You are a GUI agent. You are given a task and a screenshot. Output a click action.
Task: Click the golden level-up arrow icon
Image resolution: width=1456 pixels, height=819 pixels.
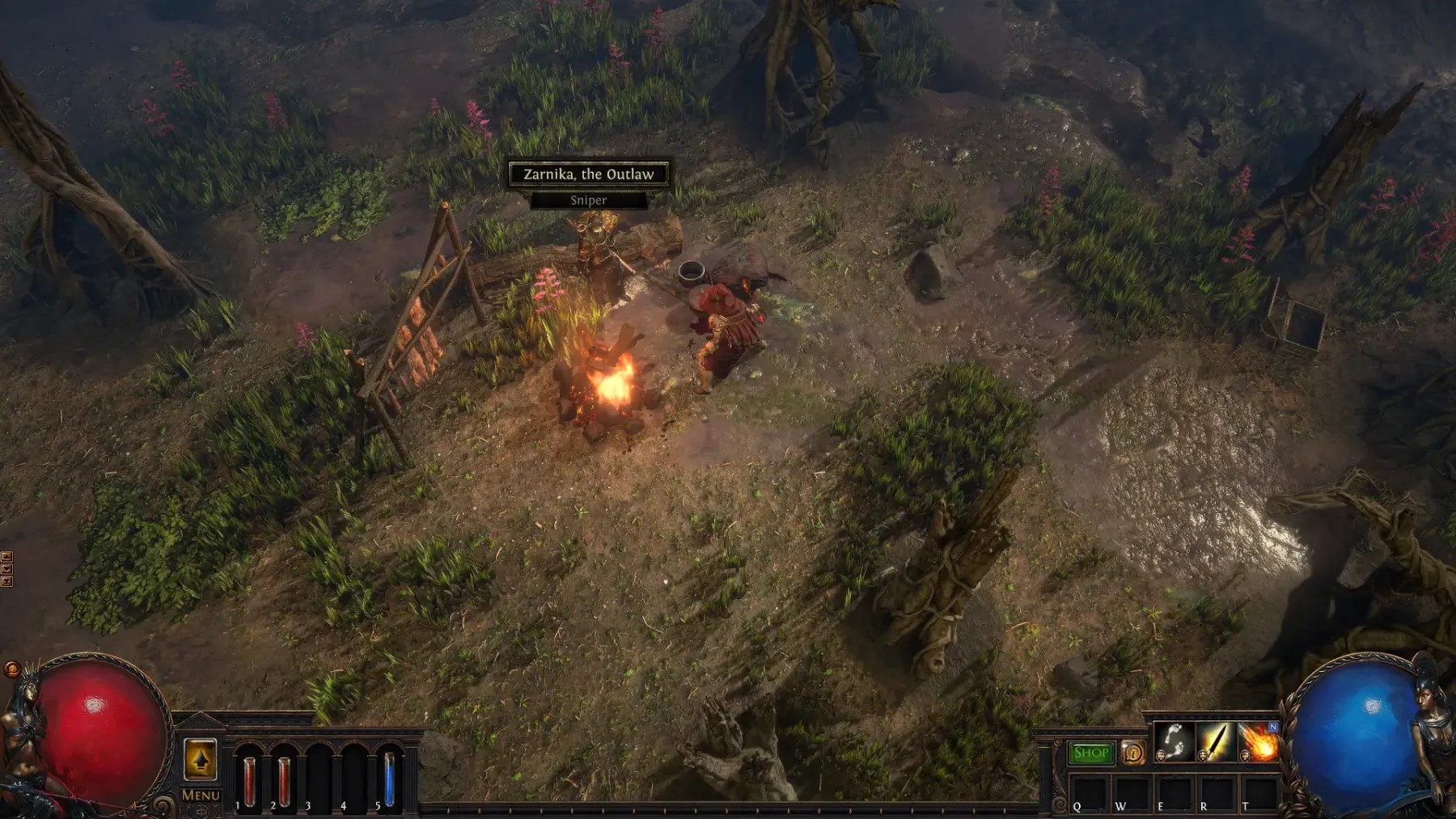[x=200, y=760]
